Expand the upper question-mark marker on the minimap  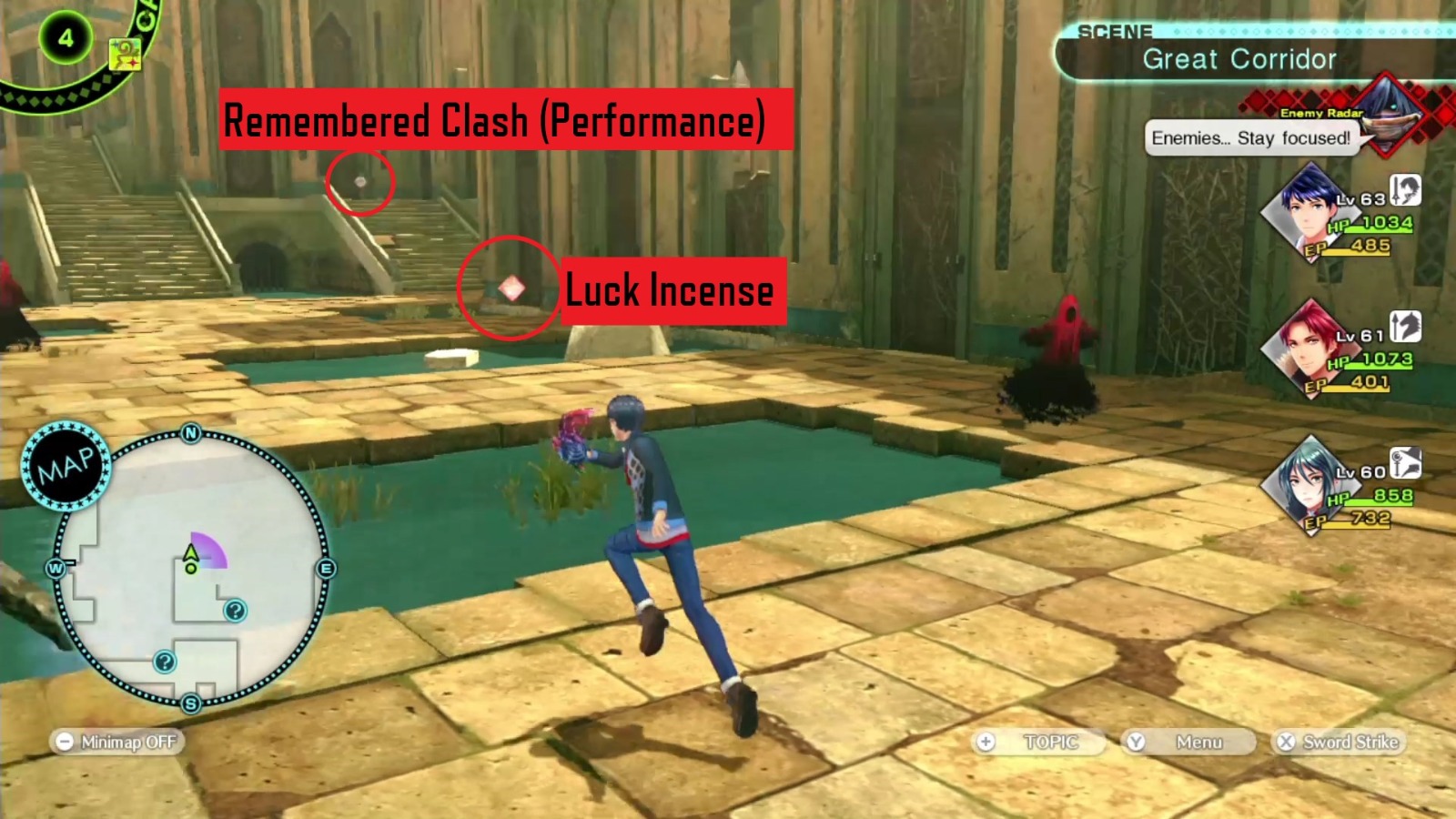click(235, 610)
